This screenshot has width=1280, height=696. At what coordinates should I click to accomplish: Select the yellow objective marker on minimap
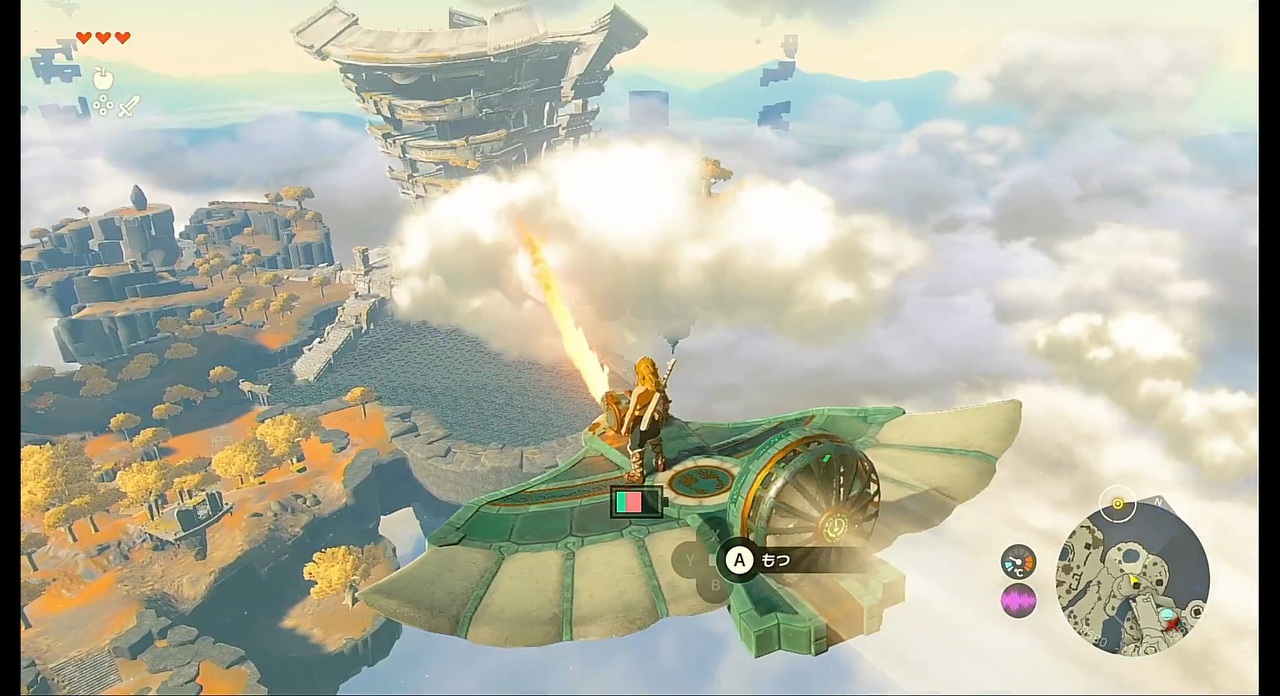tap(1117, 502)
